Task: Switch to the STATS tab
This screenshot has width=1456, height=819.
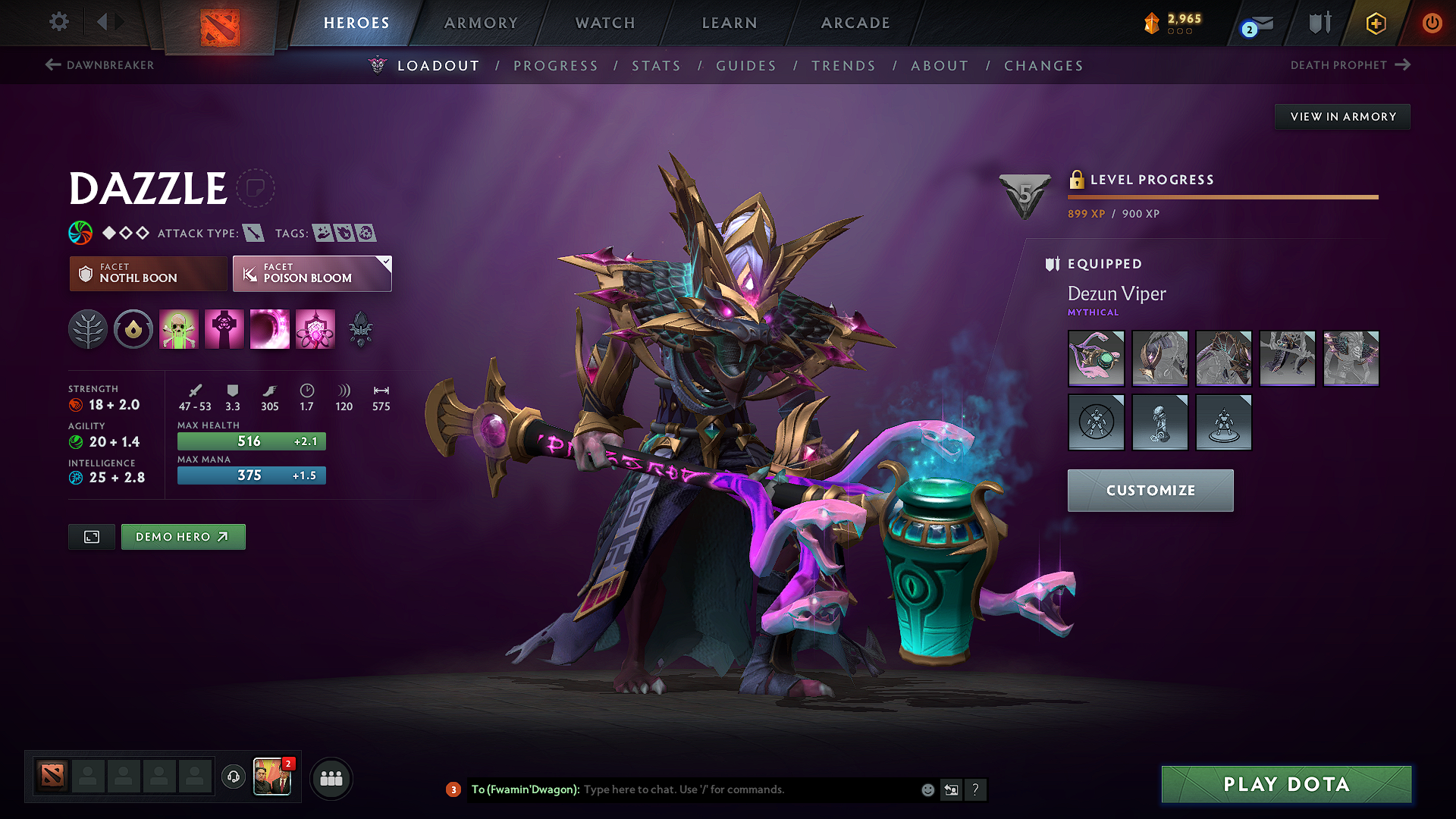Action: [656, 66]
